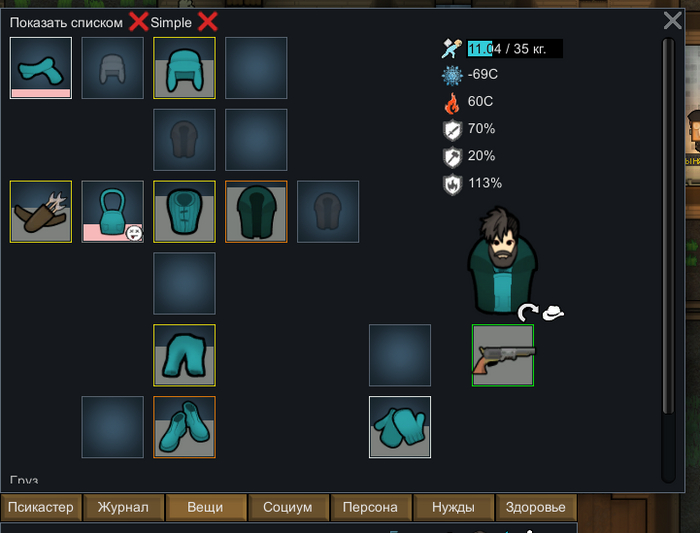This screenshot has height=533, width=700.
Task: Select the revolver weapon slot
Action: pos(503,355)
